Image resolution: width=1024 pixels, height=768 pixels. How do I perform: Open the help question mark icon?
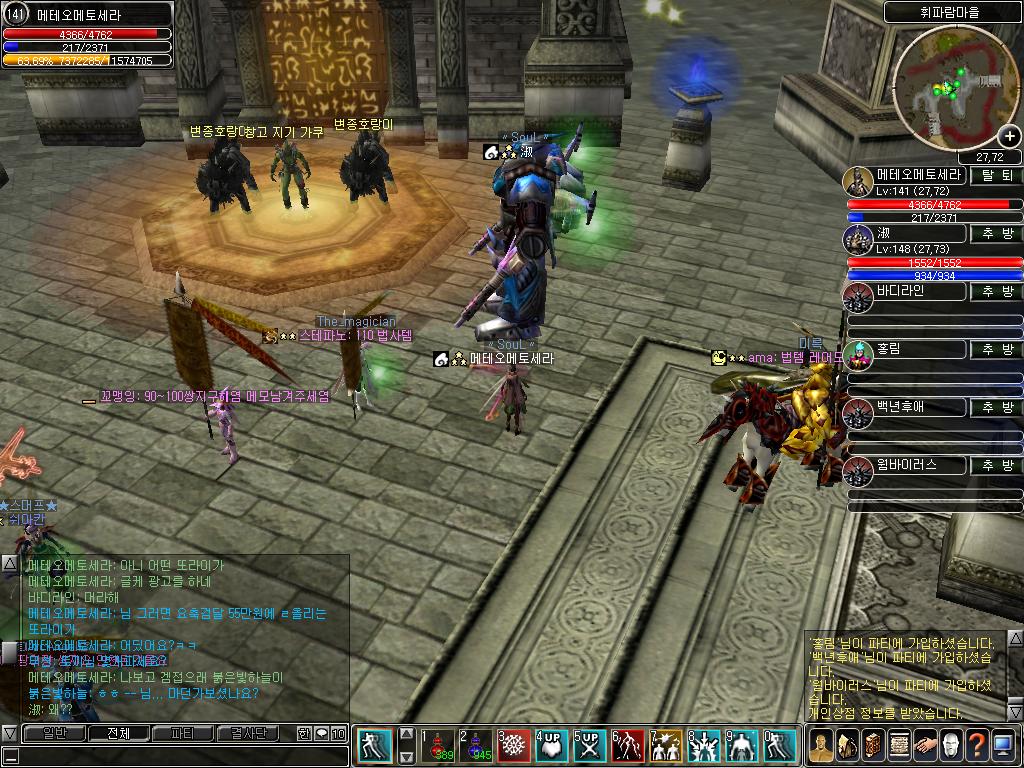tap(977, 745)
